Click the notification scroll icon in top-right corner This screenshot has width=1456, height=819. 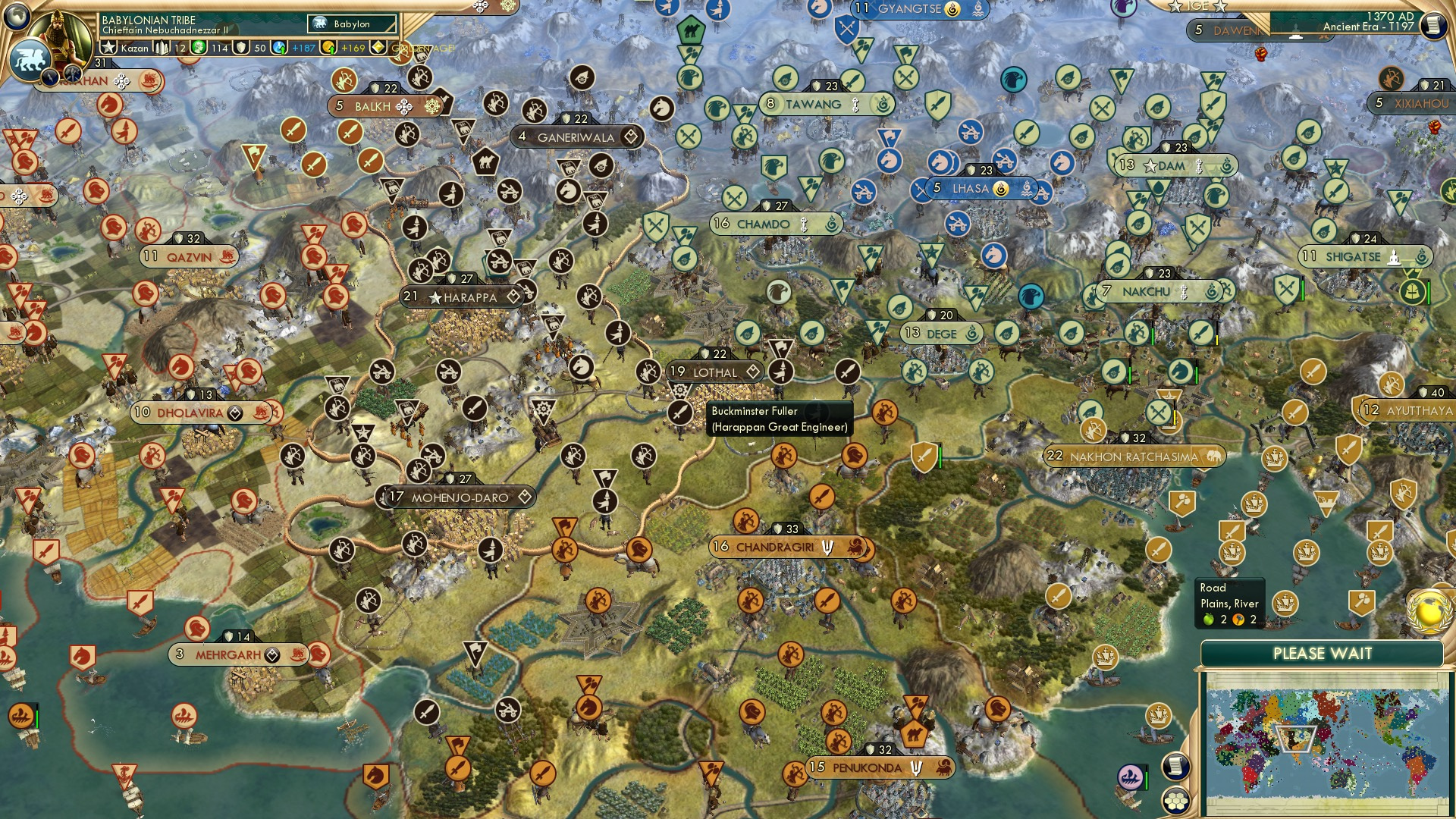[1435, 24]
